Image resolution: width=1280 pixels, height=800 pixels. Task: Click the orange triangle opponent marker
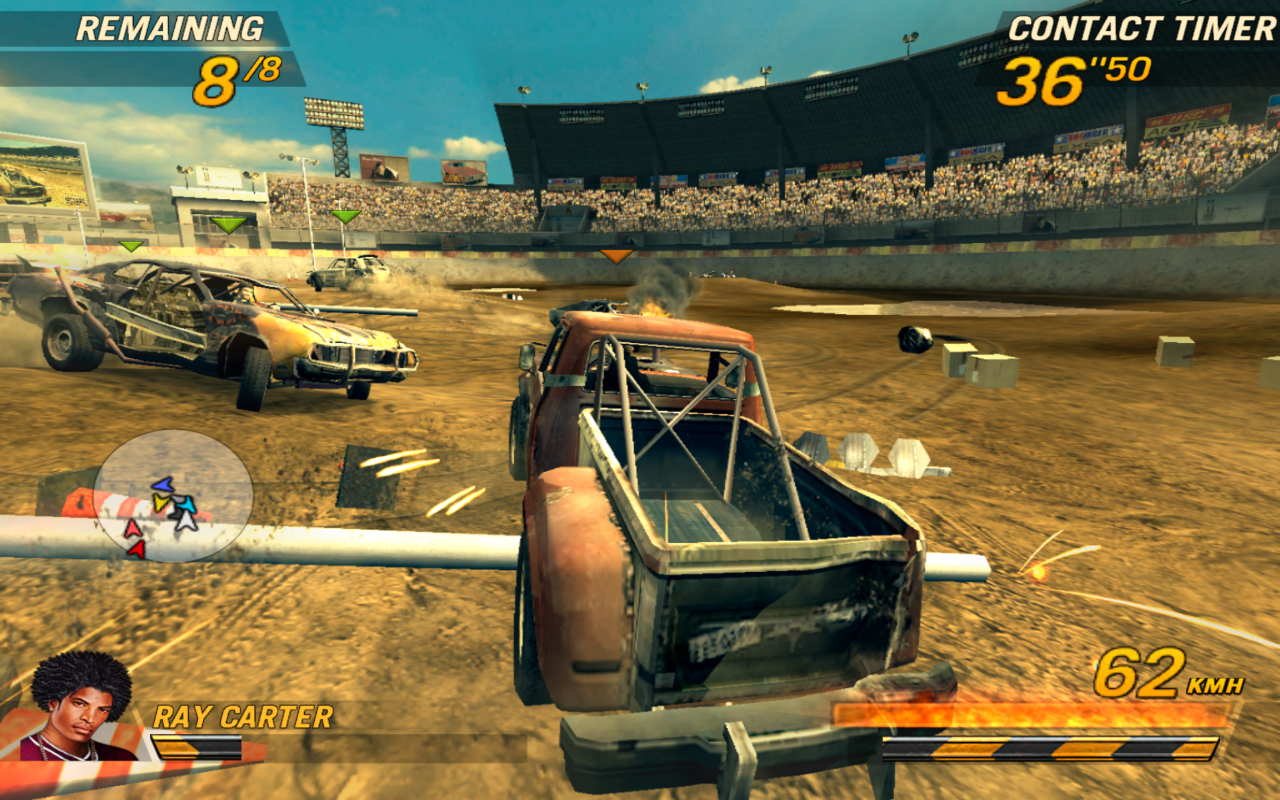pos(616,257)
